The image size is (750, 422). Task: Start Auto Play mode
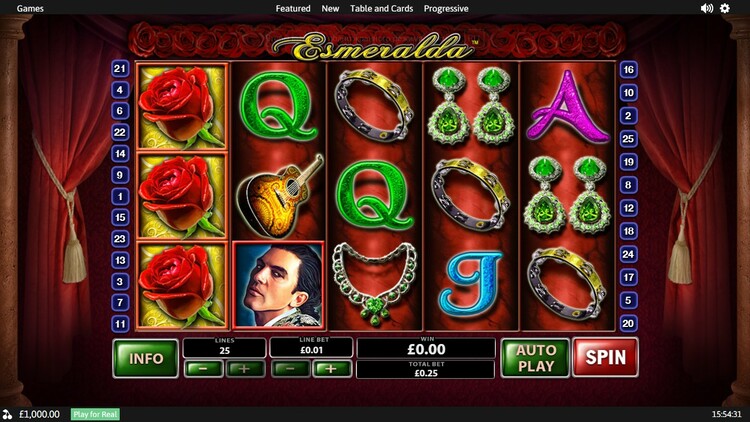[535, 357]
